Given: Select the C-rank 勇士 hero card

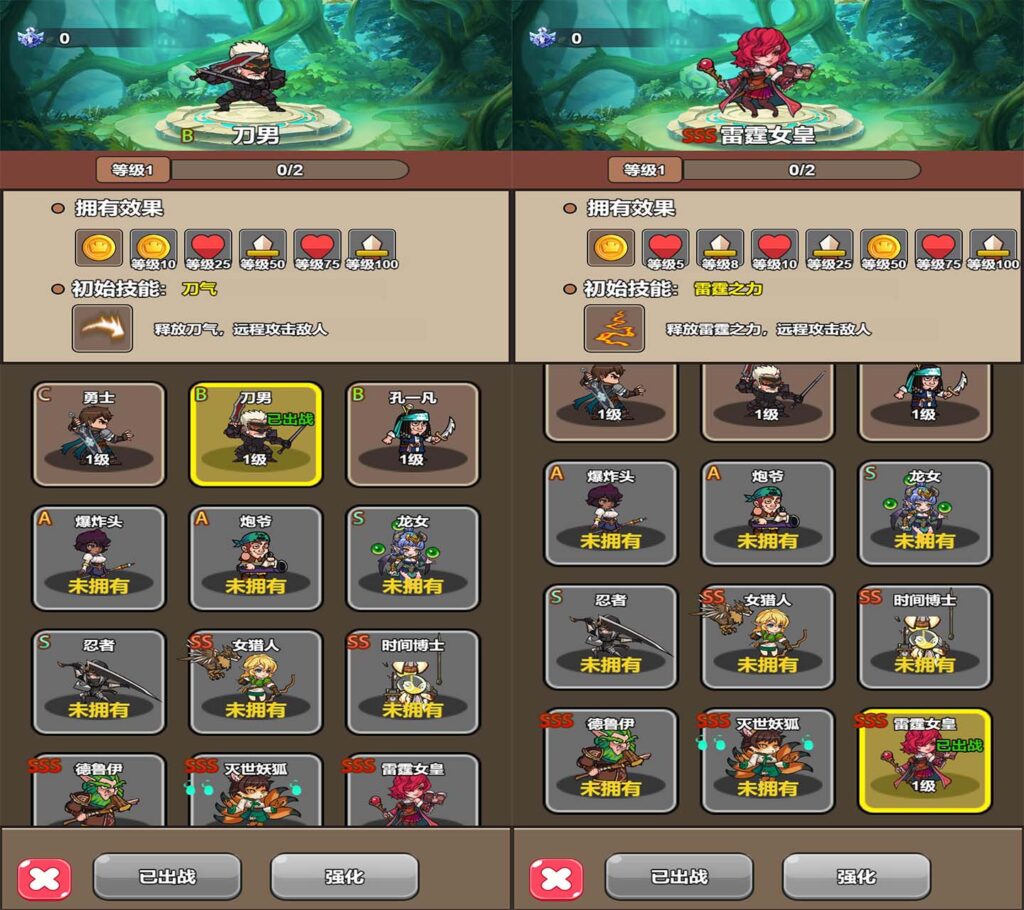Looking at the screenshot, I should pyautogui.click(x=99, y=434).
